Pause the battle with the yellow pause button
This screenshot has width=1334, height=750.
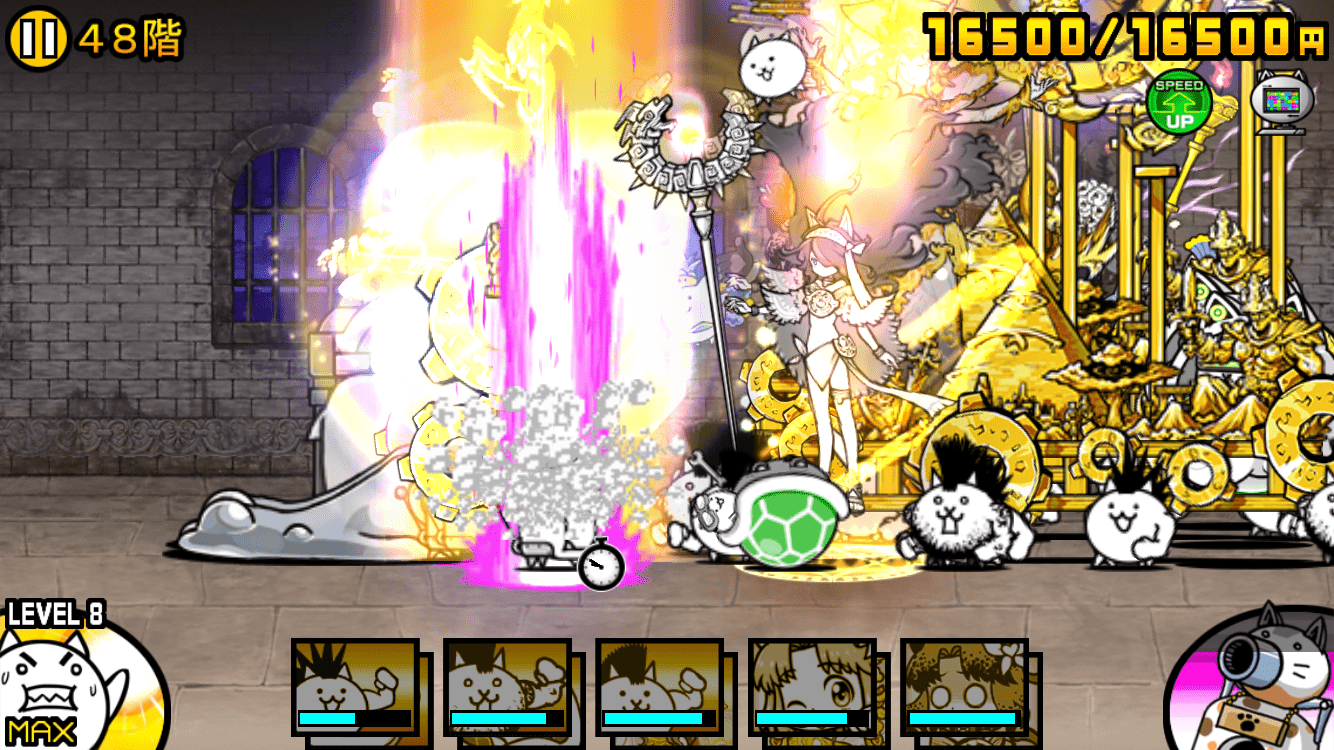click(37, 40)
